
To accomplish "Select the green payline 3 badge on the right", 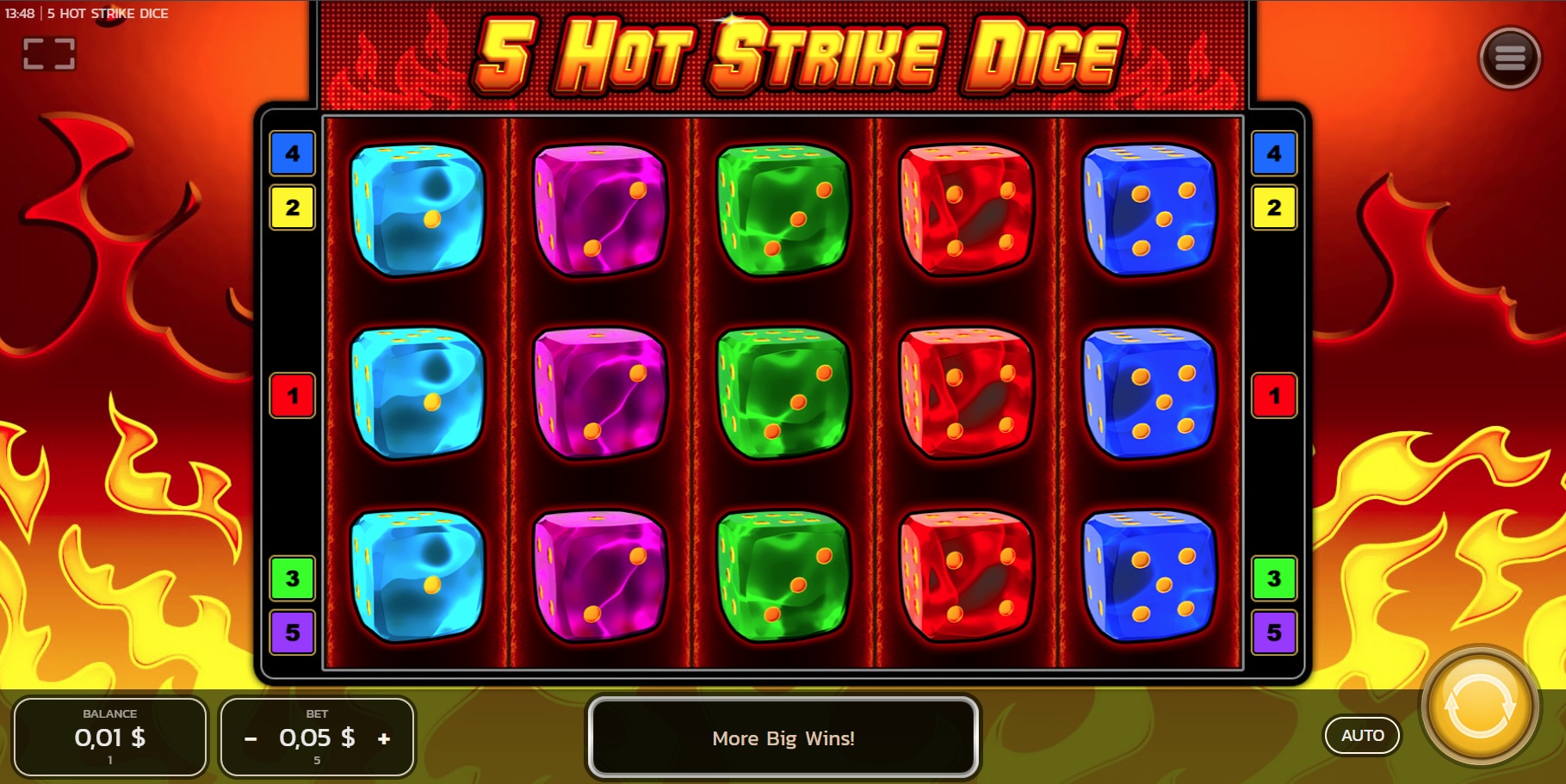I will coord(1273,579).
